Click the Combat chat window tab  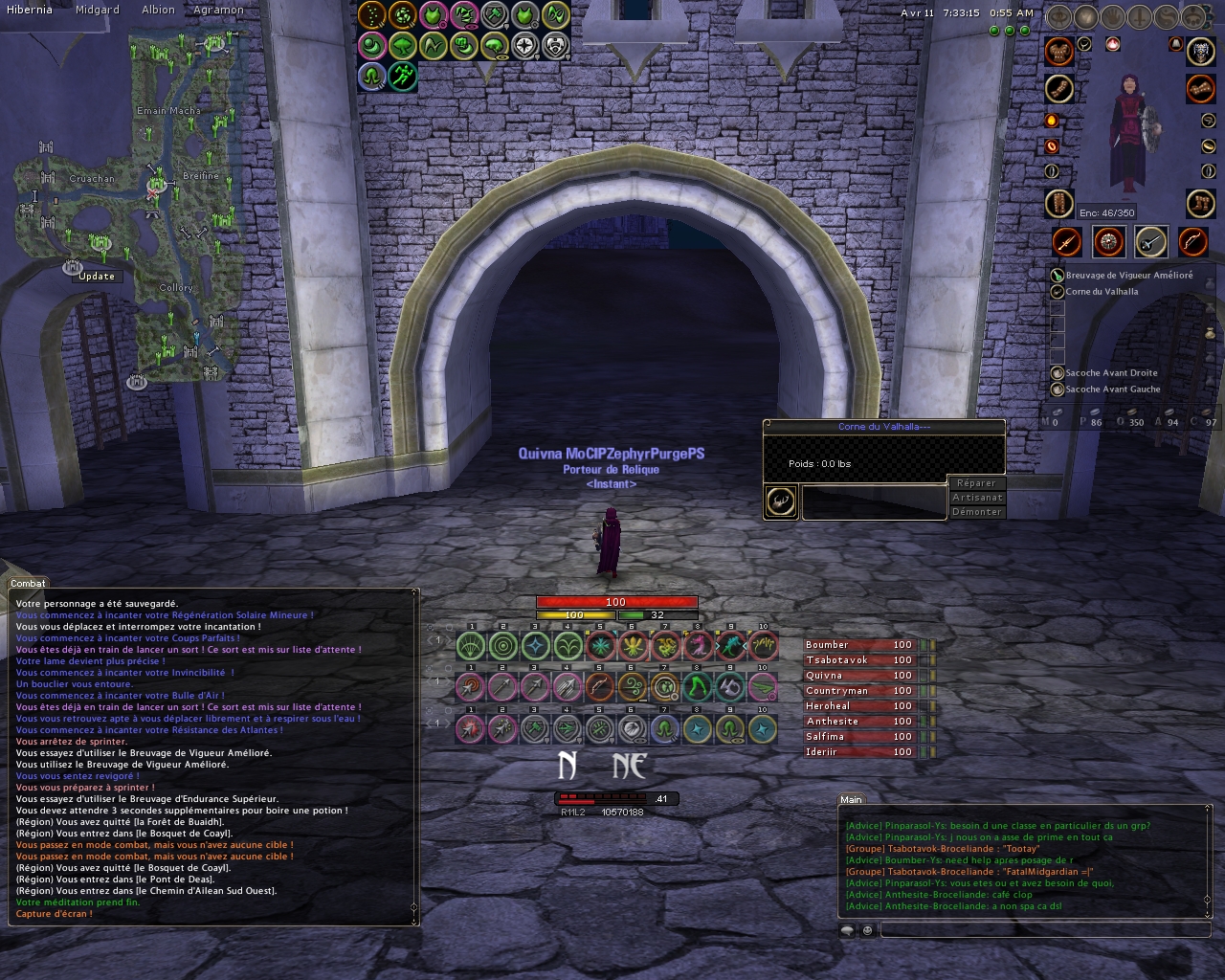click(28, 583)
